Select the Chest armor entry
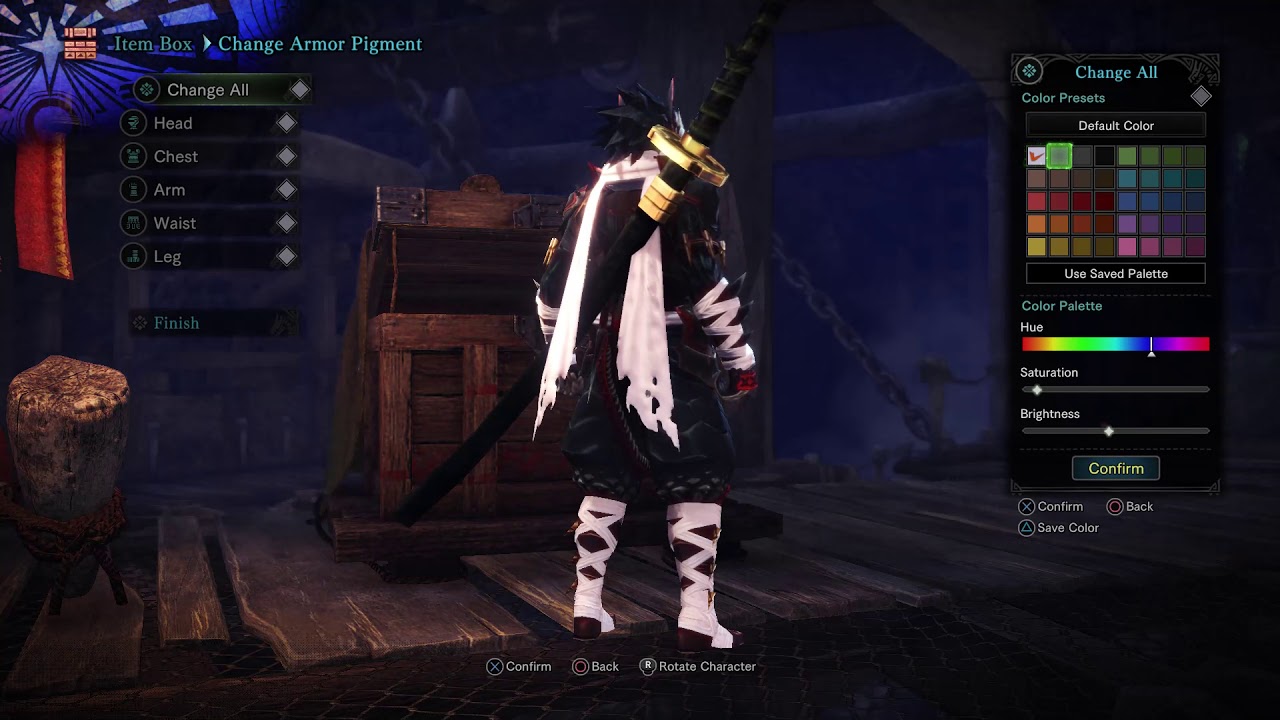 point(176,157)
